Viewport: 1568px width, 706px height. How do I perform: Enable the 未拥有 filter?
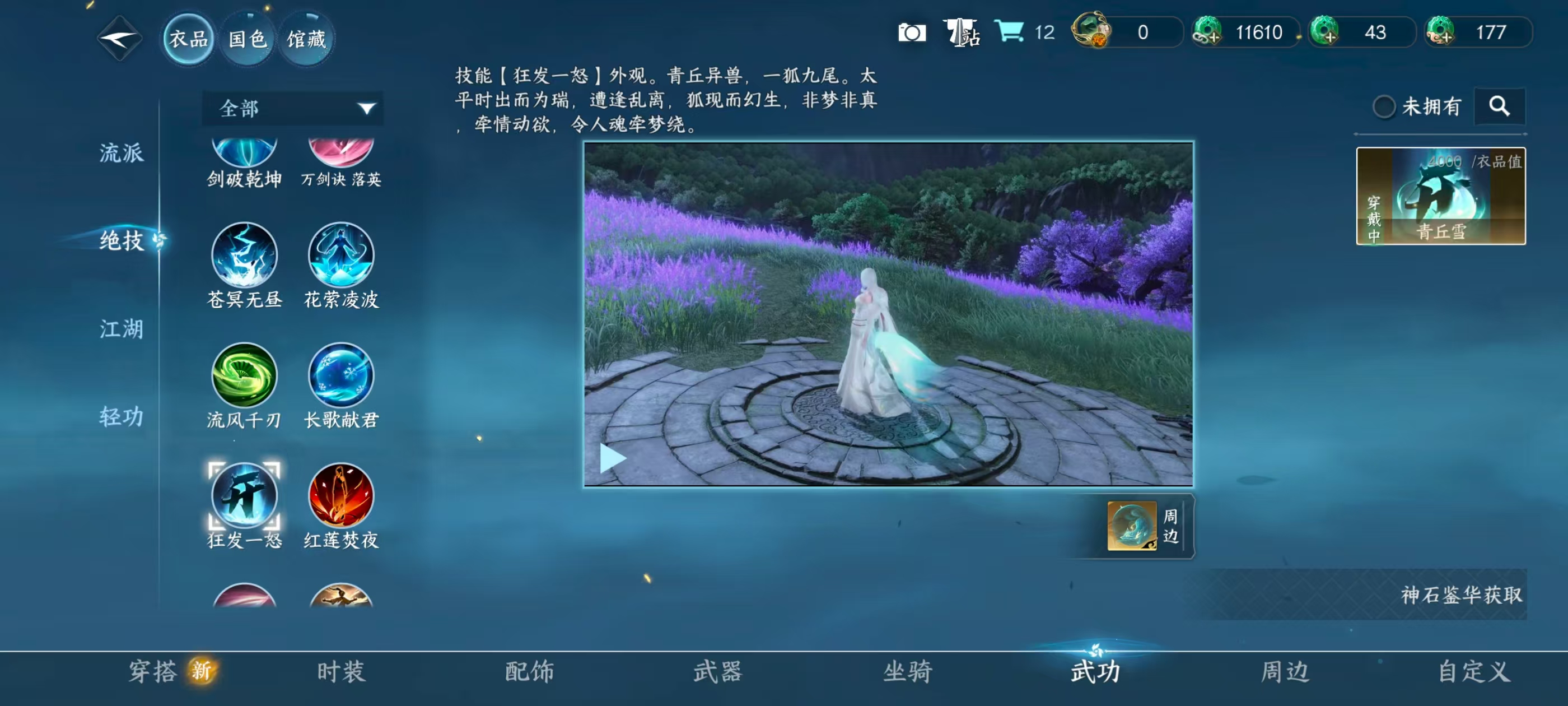point(1387,106)
